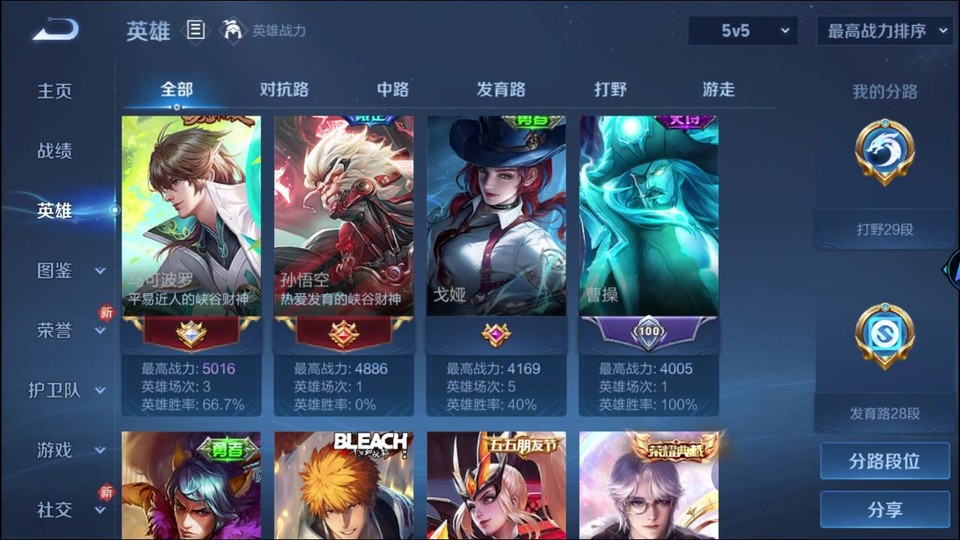Open the 5v5 mode dropdown
The image size is (960, 540).
tap(742, 31)
